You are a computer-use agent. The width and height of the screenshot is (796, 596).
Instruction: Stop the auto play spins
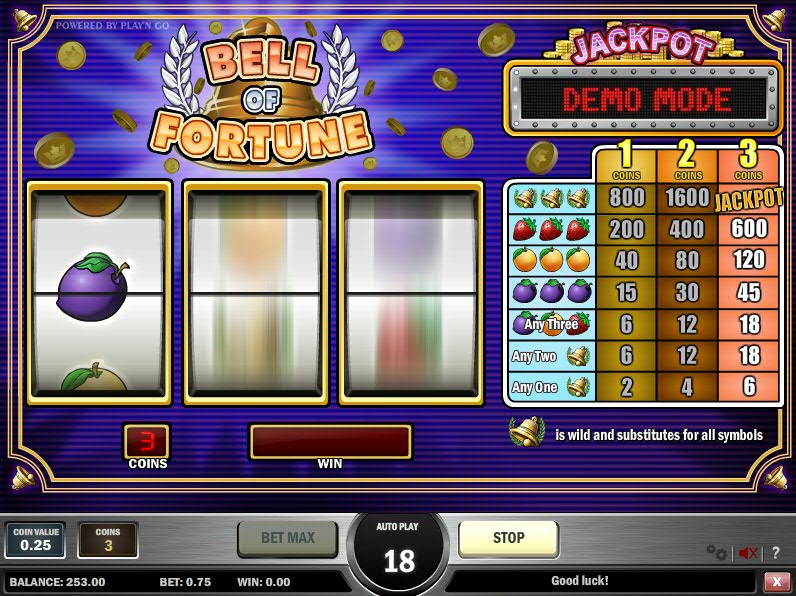(508, 538)
